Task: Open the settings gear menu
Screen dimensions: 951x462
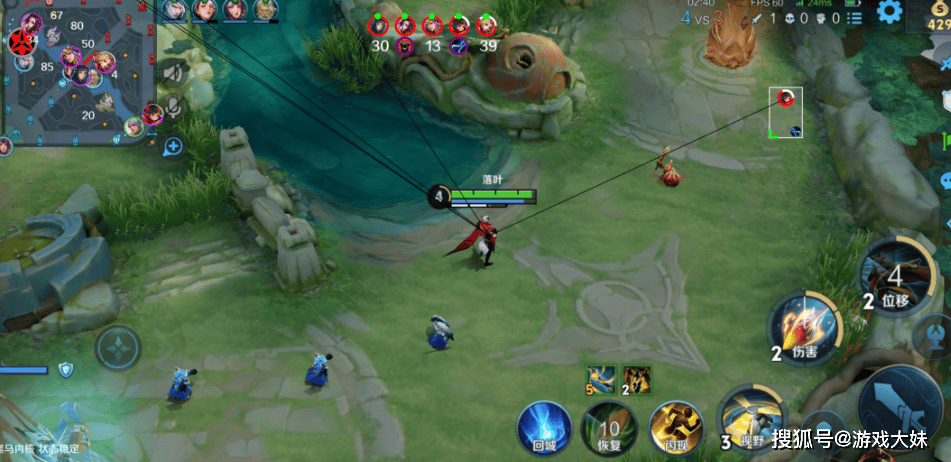Action: pos(889,13)
